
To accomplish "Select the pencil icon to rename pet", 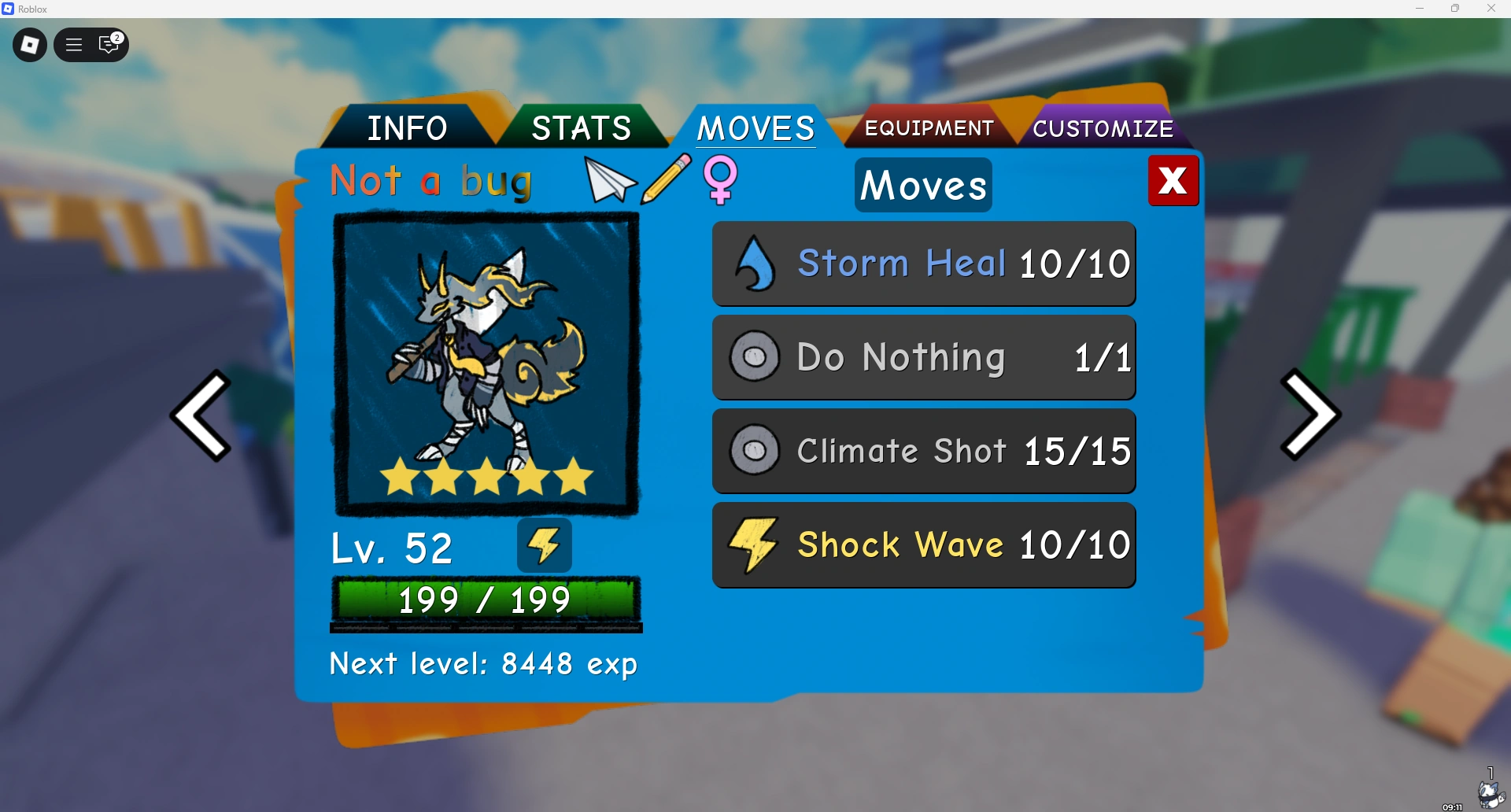I will (x=667, y=181).
